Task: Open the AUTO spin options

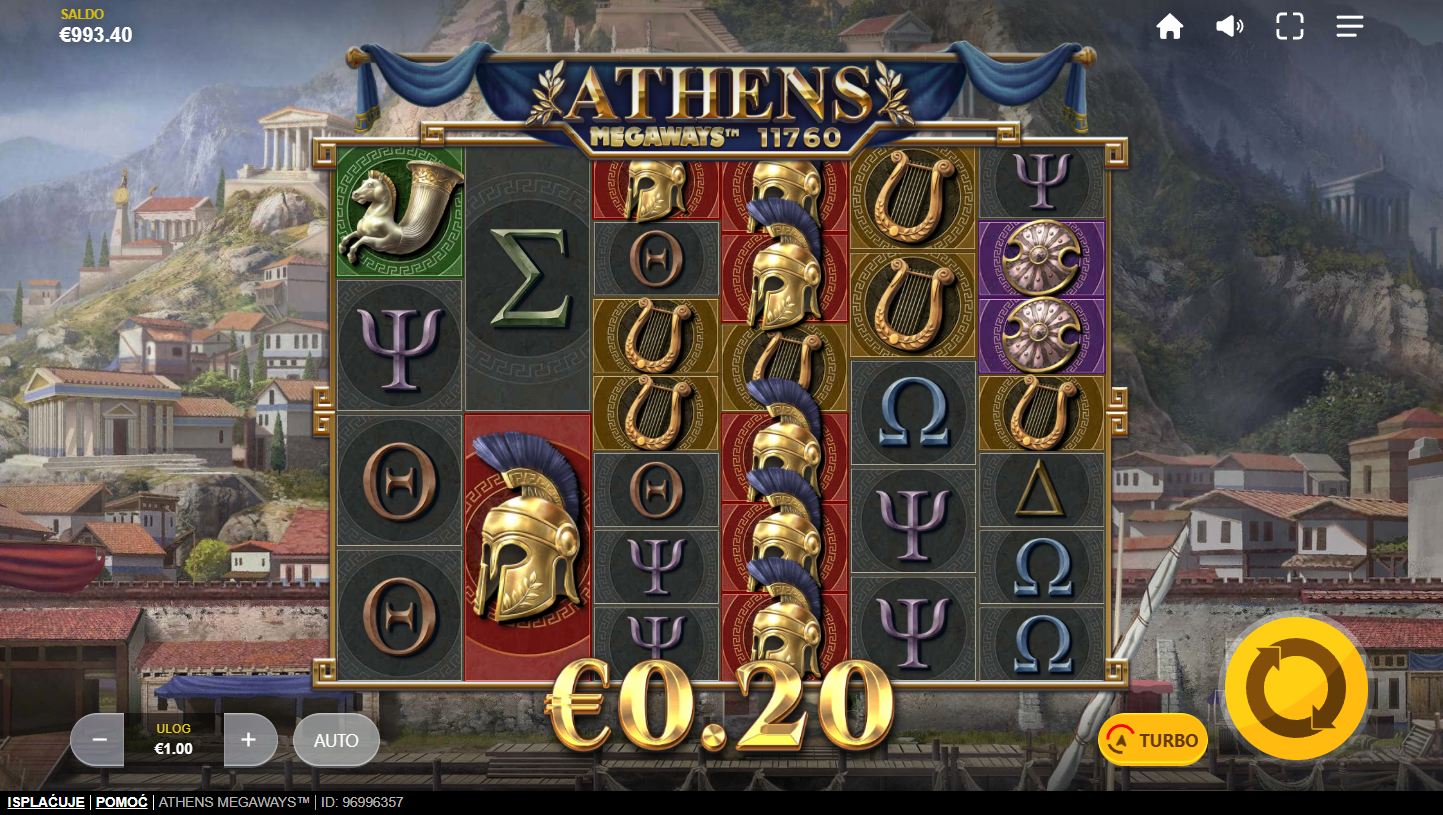Action: click(336, 740)
